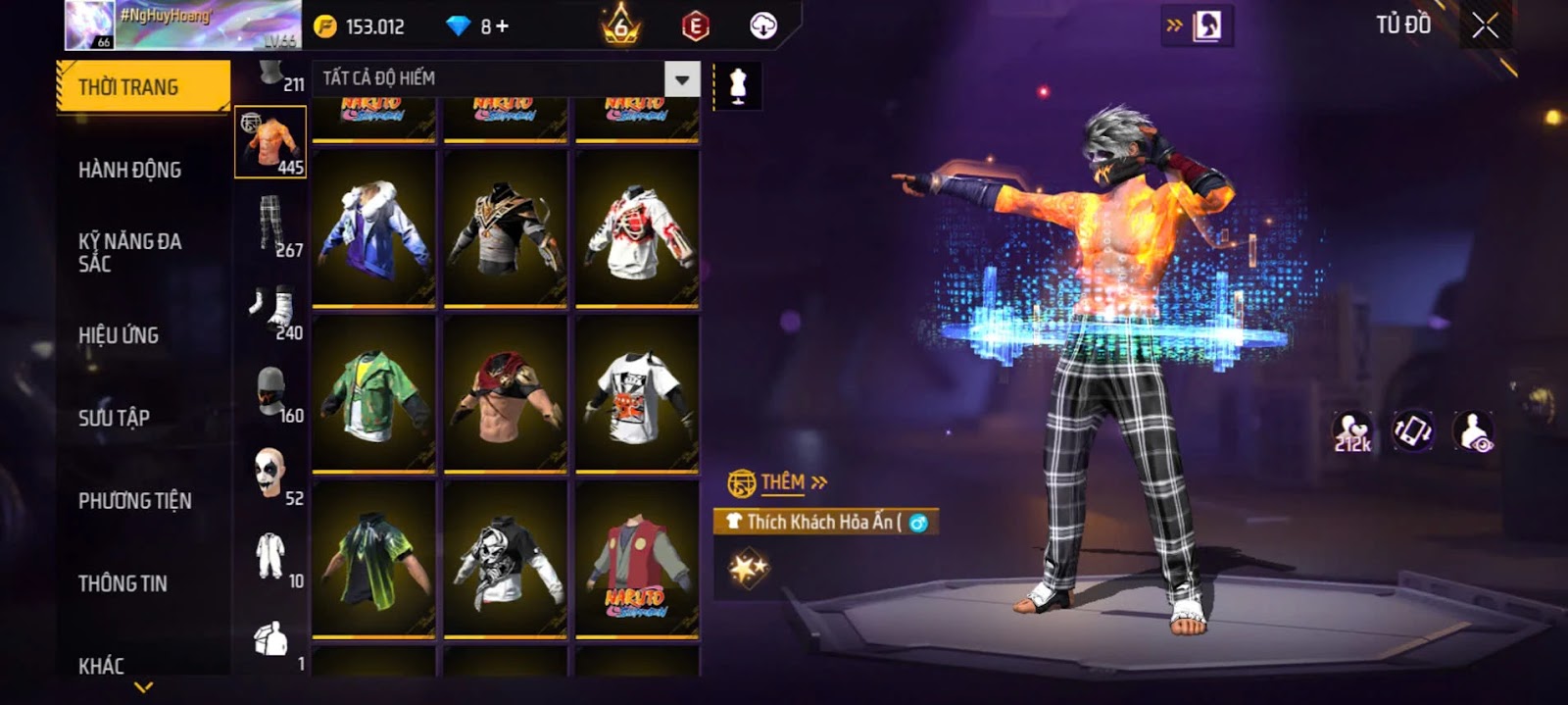
Task: Choose the green camo jacket item
Action: (x=373, y=394)
